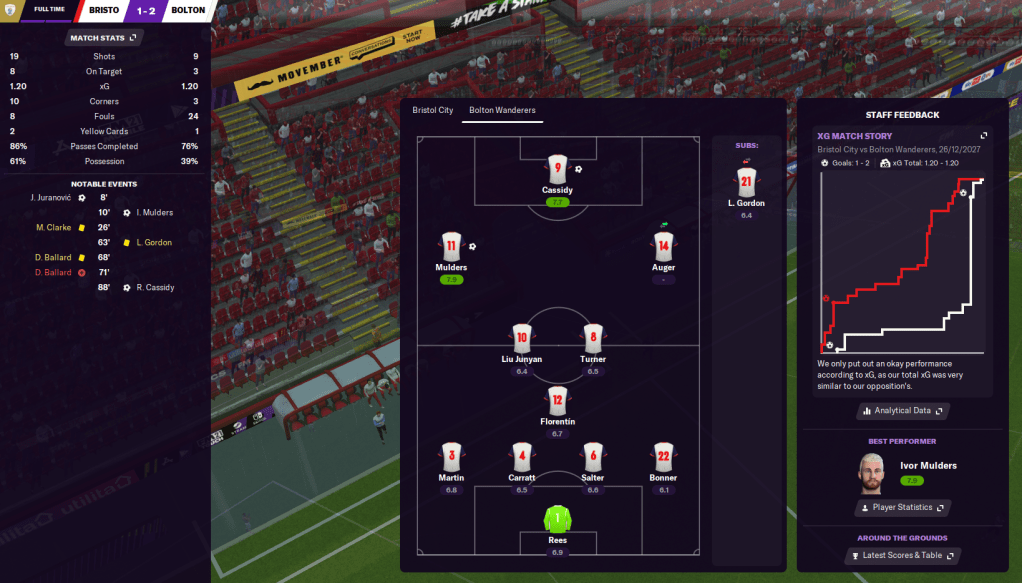Choose left back Martin
1022x583 pixels.
(x=451, y=457)
